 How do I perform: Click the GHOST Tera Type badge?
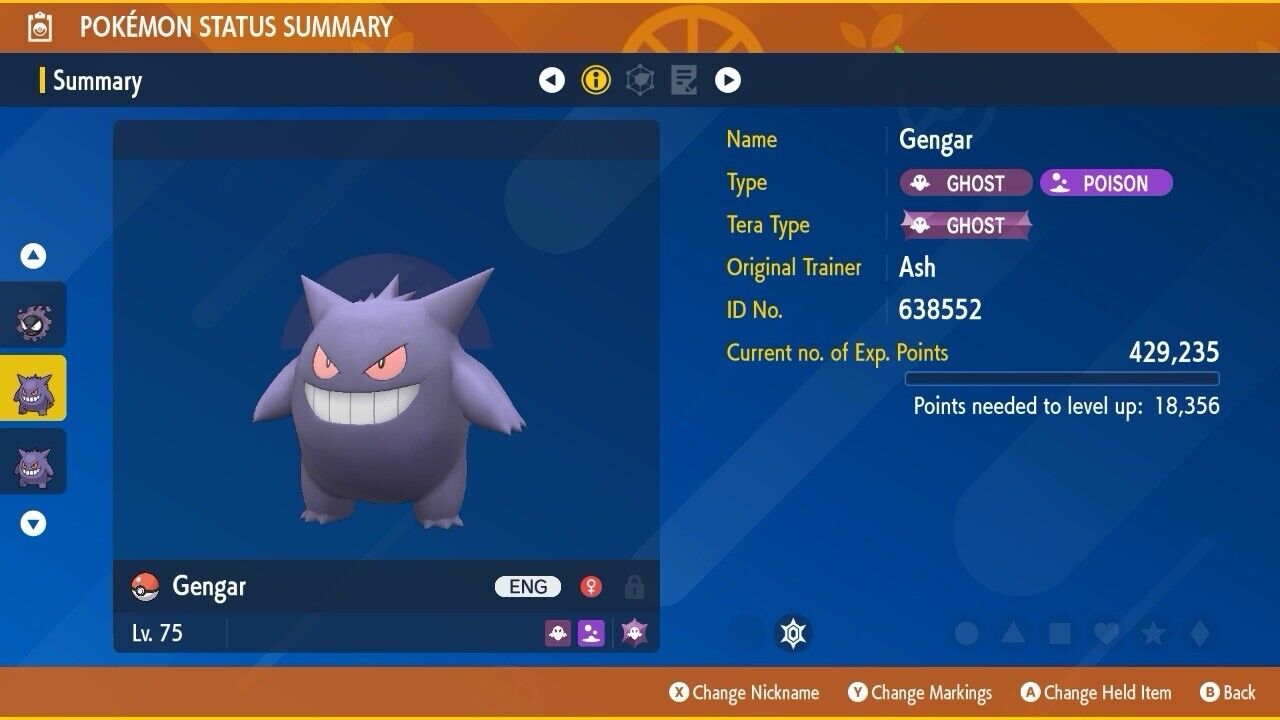(966, 225)
